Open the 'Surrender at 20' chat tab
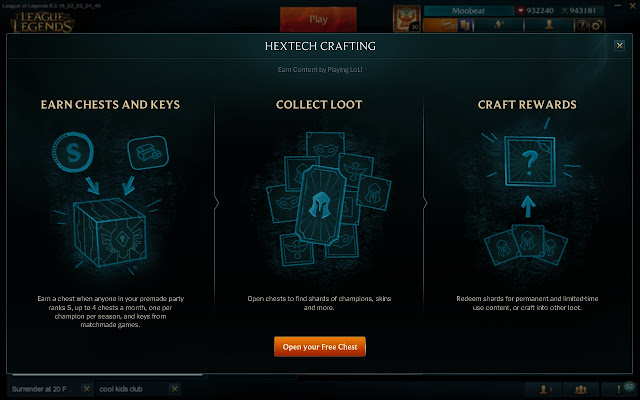 [x=38, y=388]
